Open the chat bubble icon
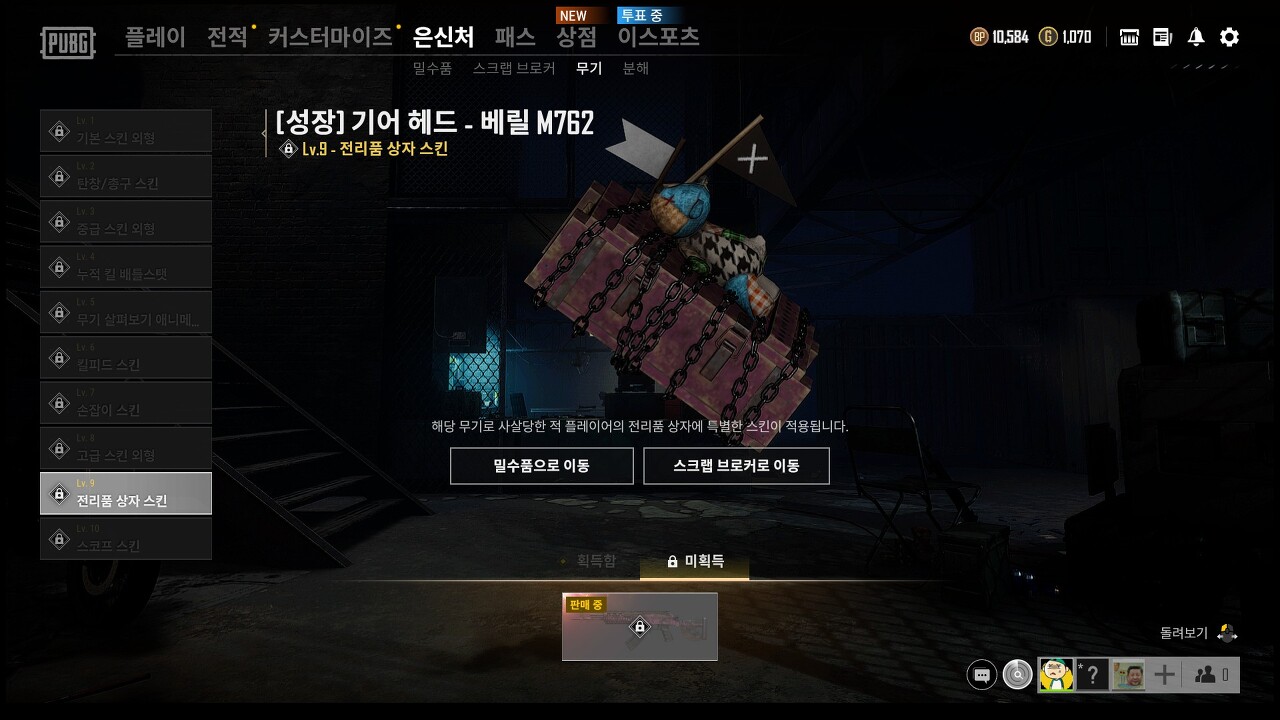This screenshot has width=1280, height=720. [981, 675]
